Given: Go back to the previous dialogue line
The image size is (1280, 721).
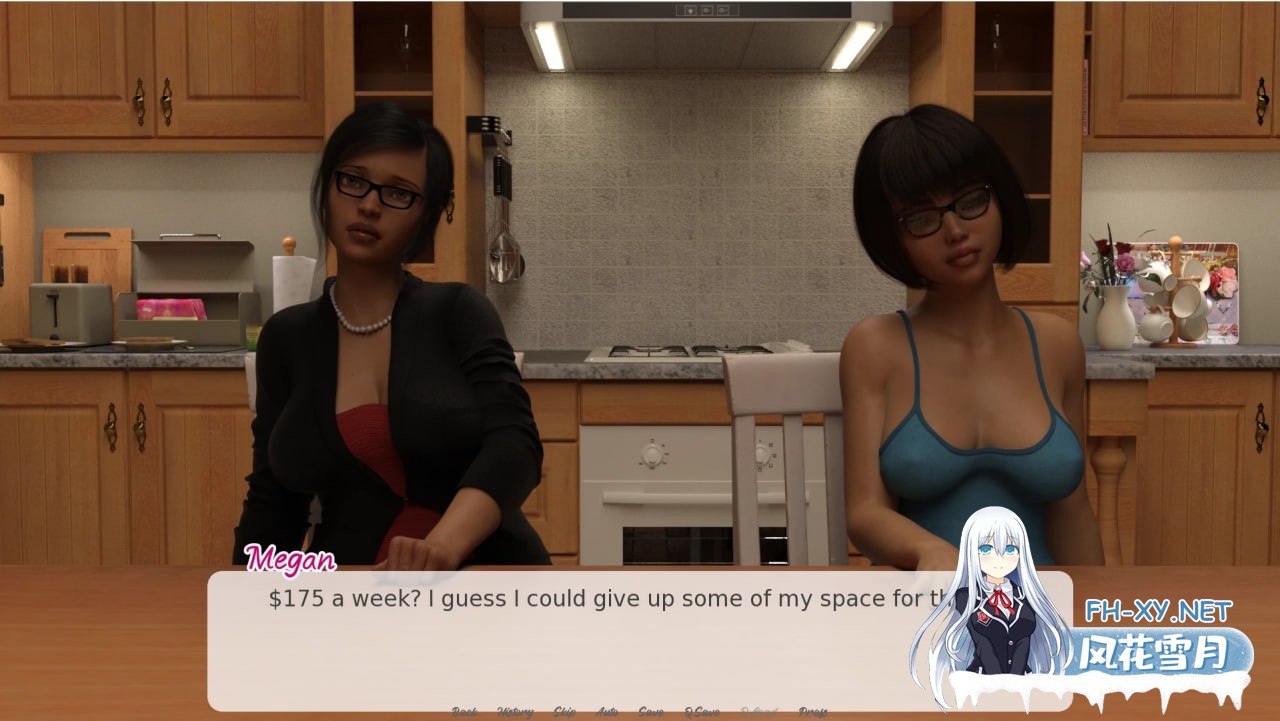Looking at the screenshot, I should 464,712.
